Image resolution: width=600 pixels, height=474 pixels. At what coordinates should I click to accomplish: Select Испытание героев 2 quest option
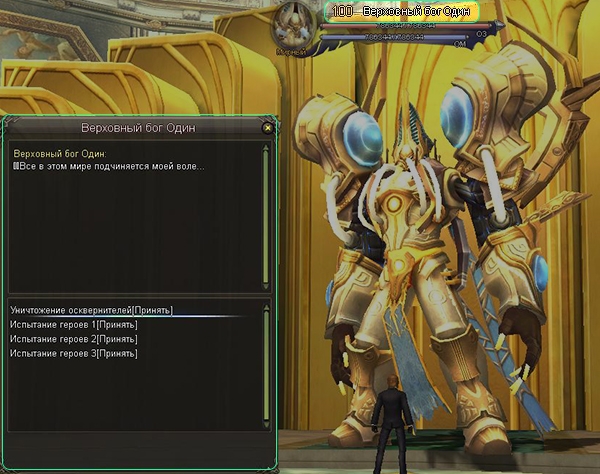[x=73, y=339]
